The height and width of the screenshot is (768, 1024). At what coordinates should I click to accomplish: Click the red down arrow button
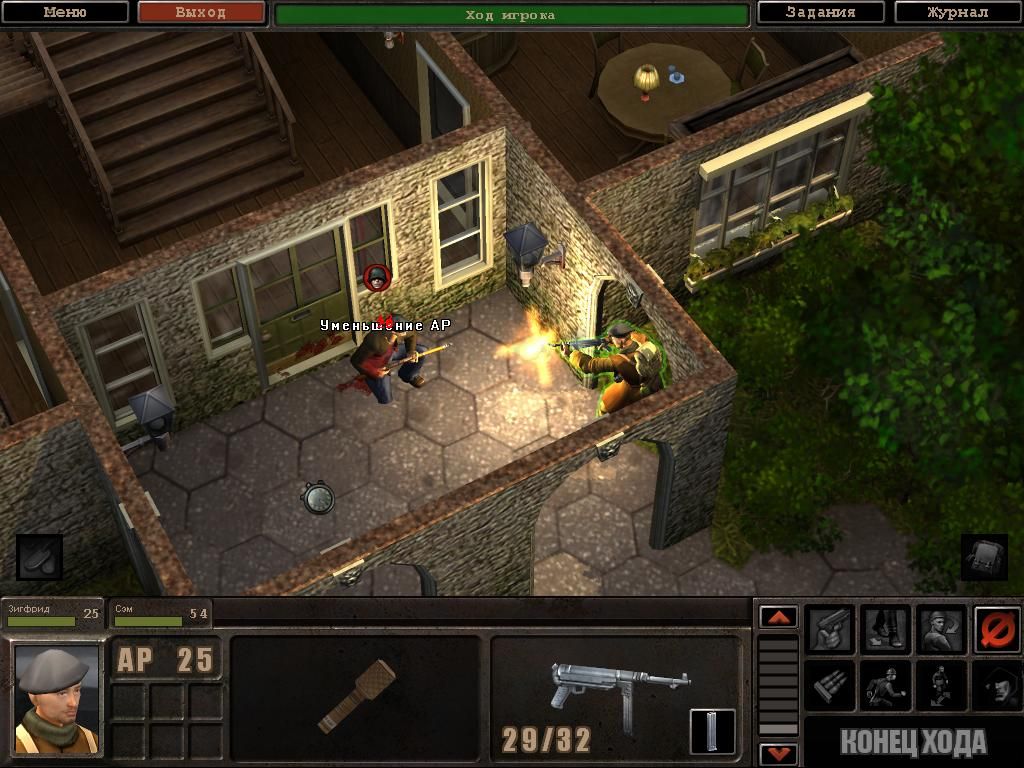click(x=779, y=753)
